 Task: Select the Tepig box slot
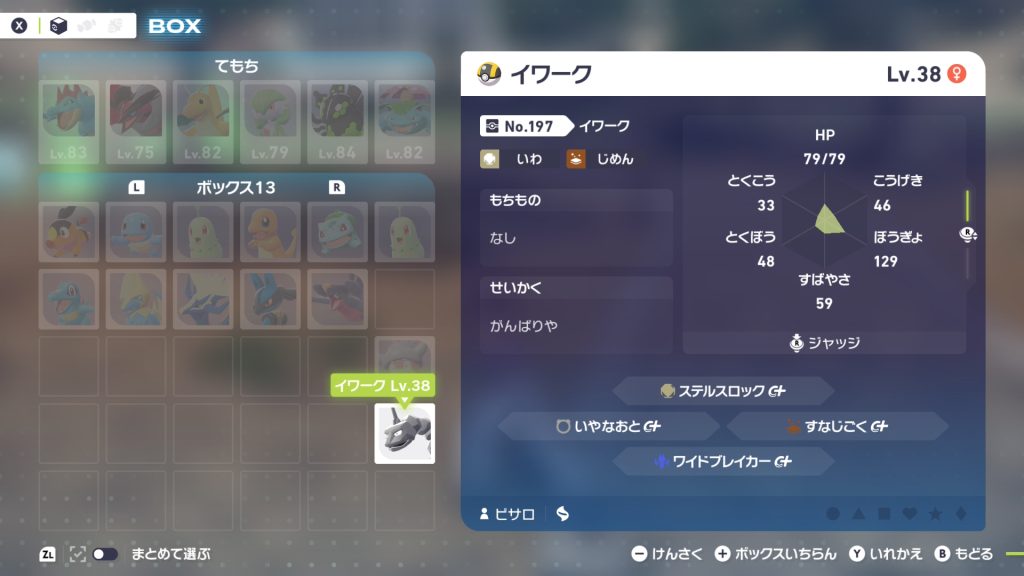[69, 231]
